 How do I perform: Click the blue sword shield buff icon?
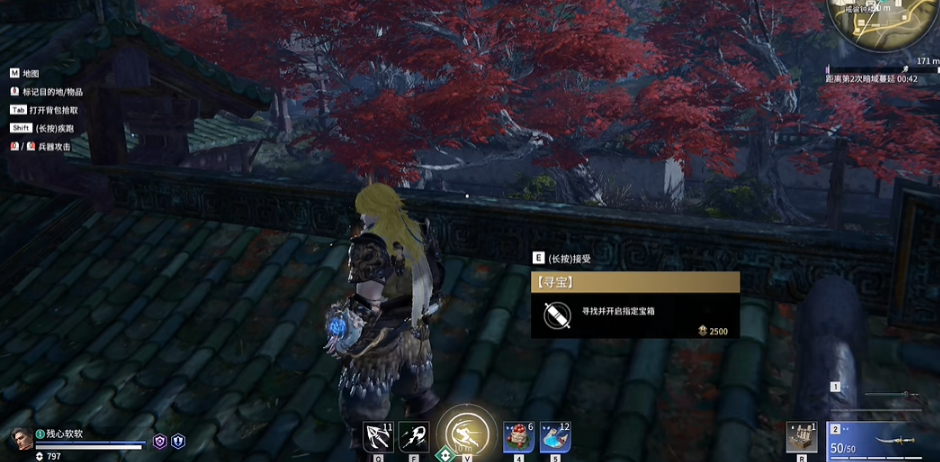178,440
